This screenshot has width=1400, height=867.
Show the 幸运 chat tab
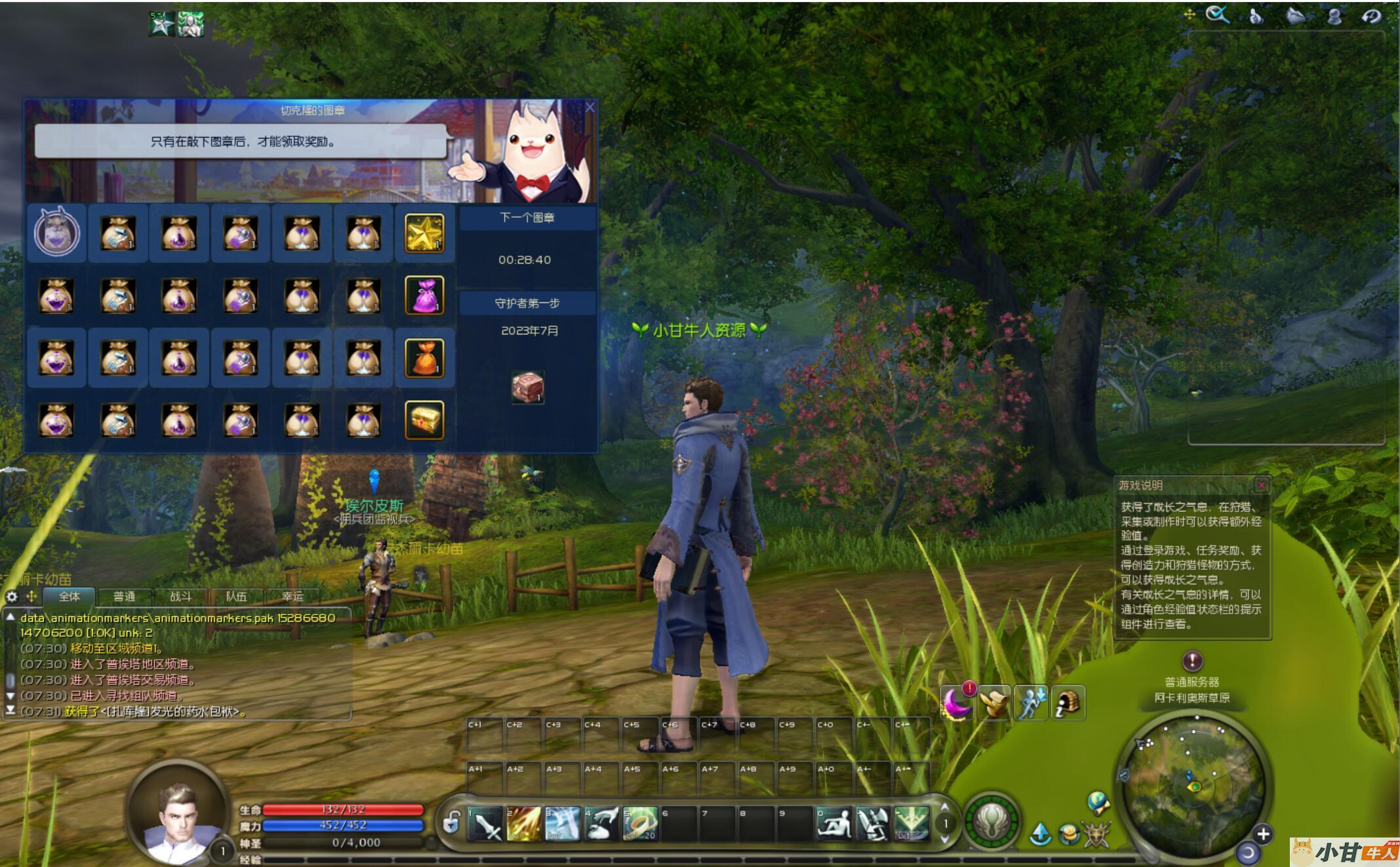tap(292, 596)
